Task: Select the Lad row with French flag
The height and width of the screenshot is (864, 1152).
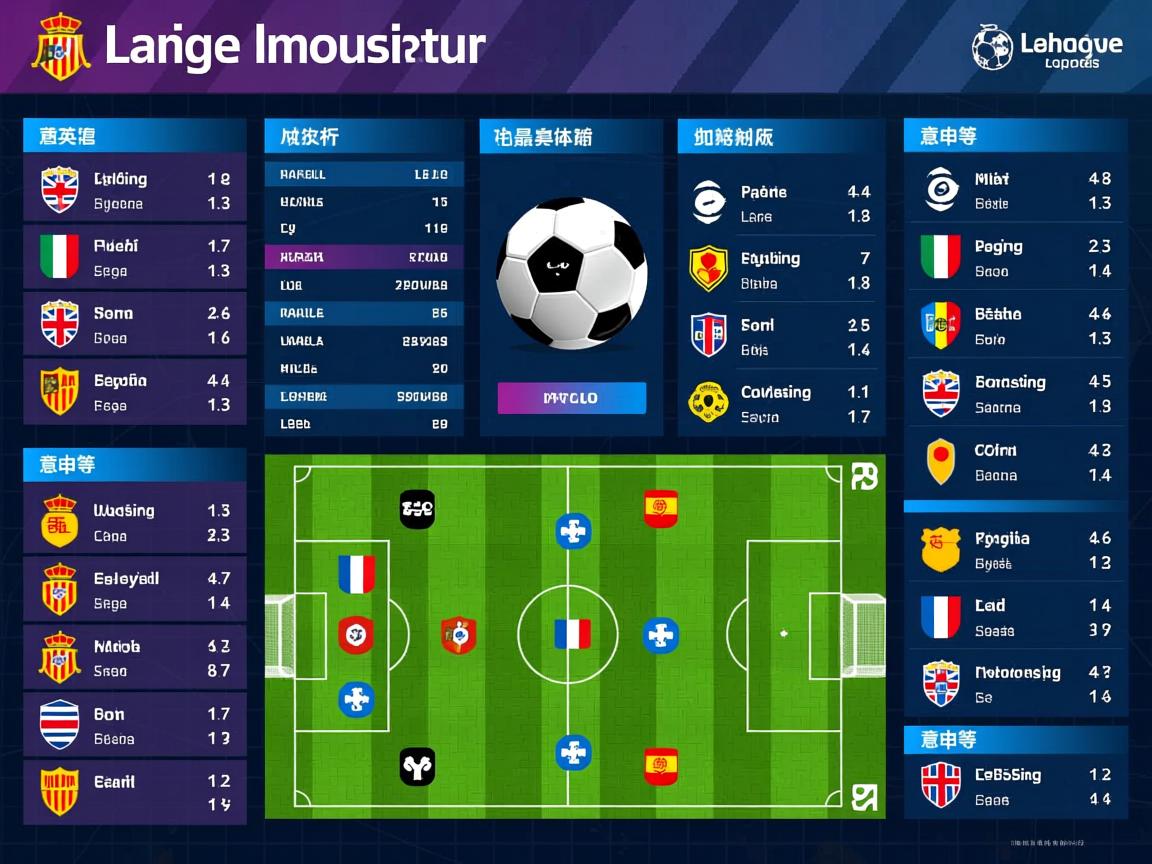Action: click(x=1015, y=617)
